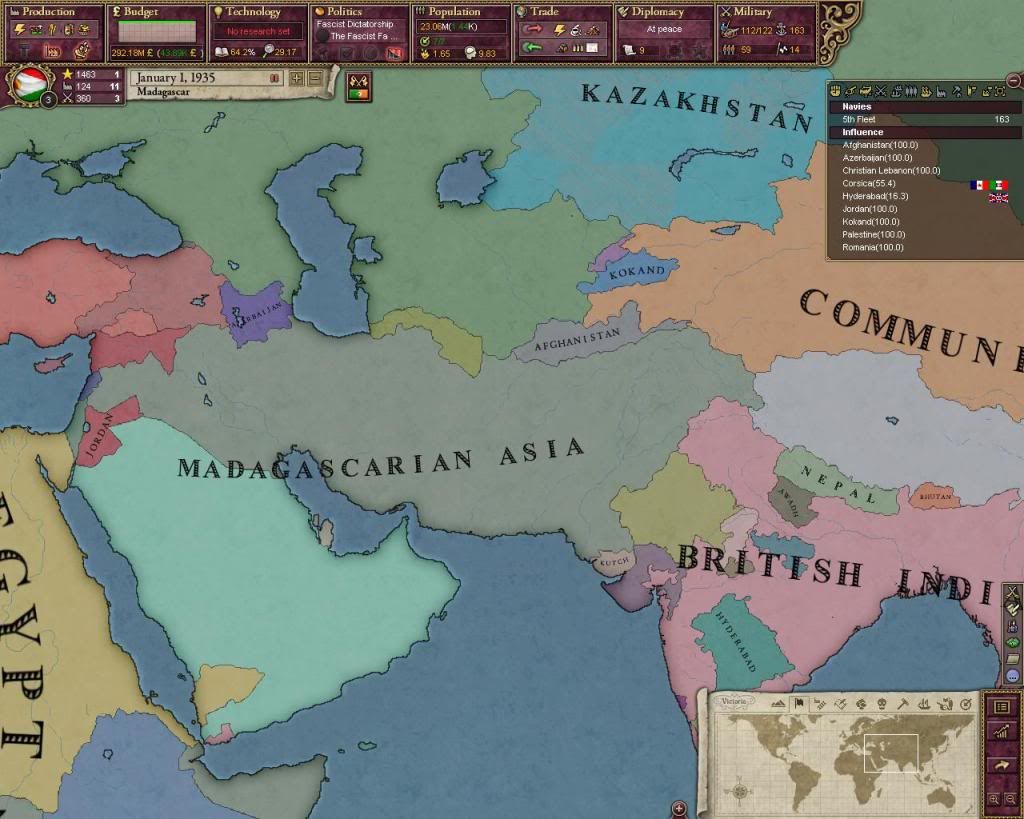The width and height of the screenshot is (1024, 819).
Task: Zoom in using the magnifier plus button
Action: 993,798
